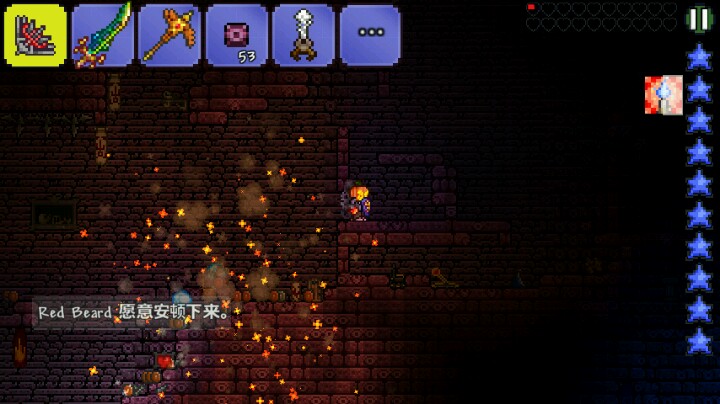Select the red winged item hotbar slot
This screenshot has width=720, height=404.
click(x=36, y=35)
